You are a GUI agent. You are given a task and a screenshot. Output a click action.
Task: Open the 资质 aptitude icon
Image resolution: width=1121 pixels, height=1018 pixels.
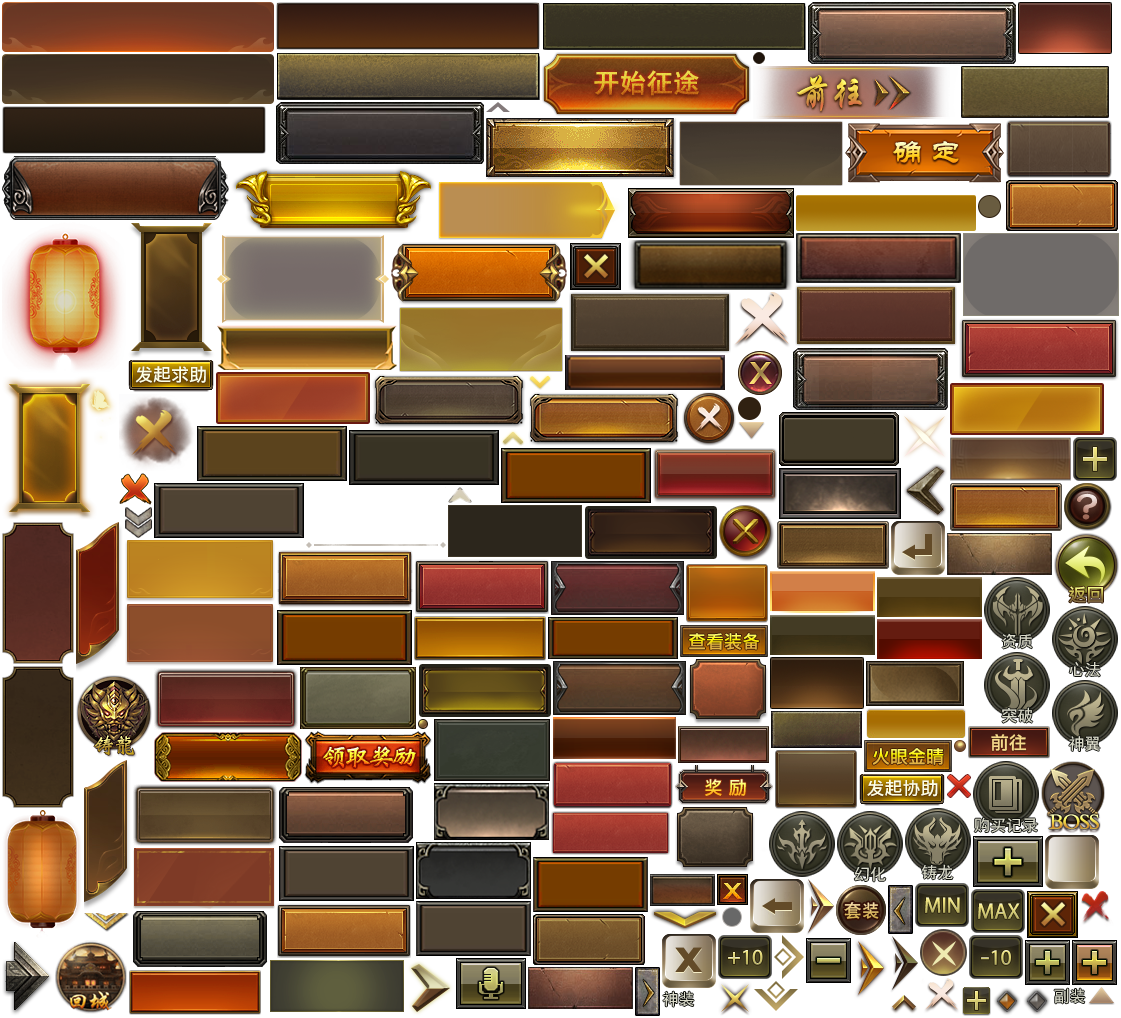(x=1016, y=610)
